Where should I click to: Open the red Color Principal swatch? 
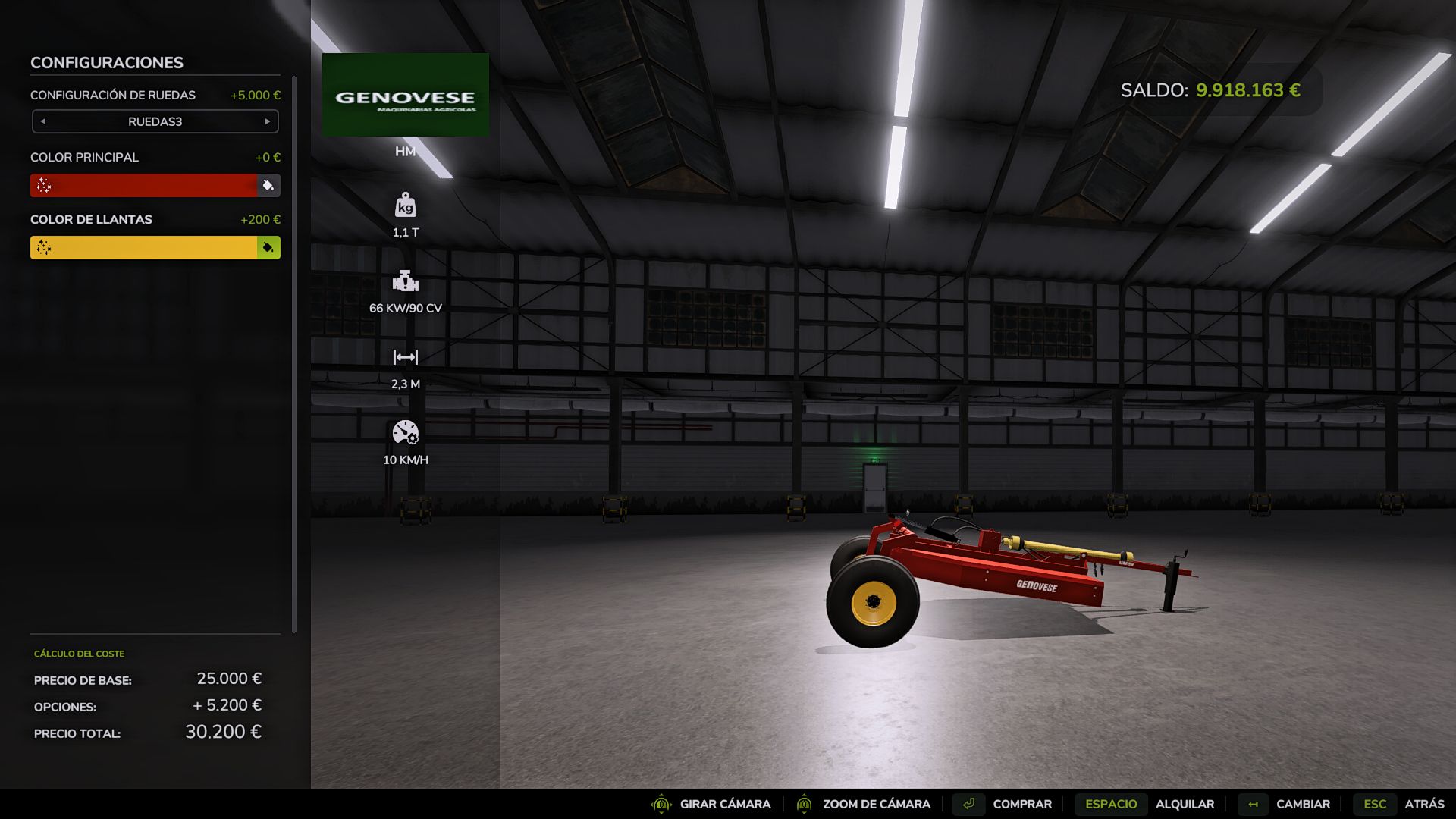[144, 186]
